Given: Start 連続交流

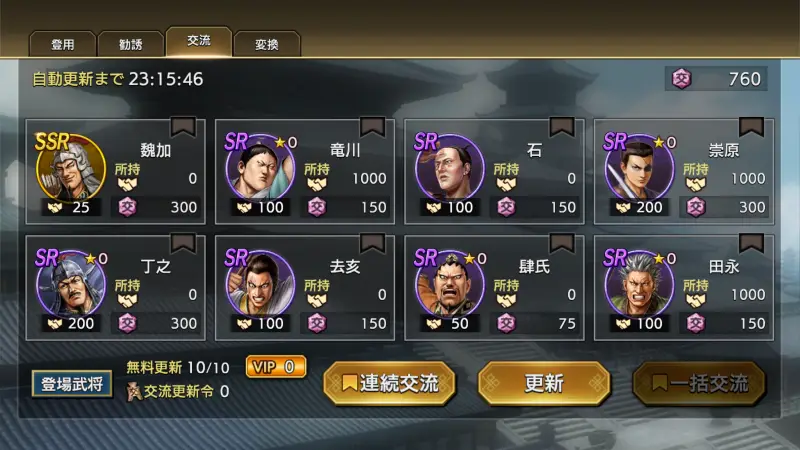Looking at the screenshot, I should tap(389, 383).
